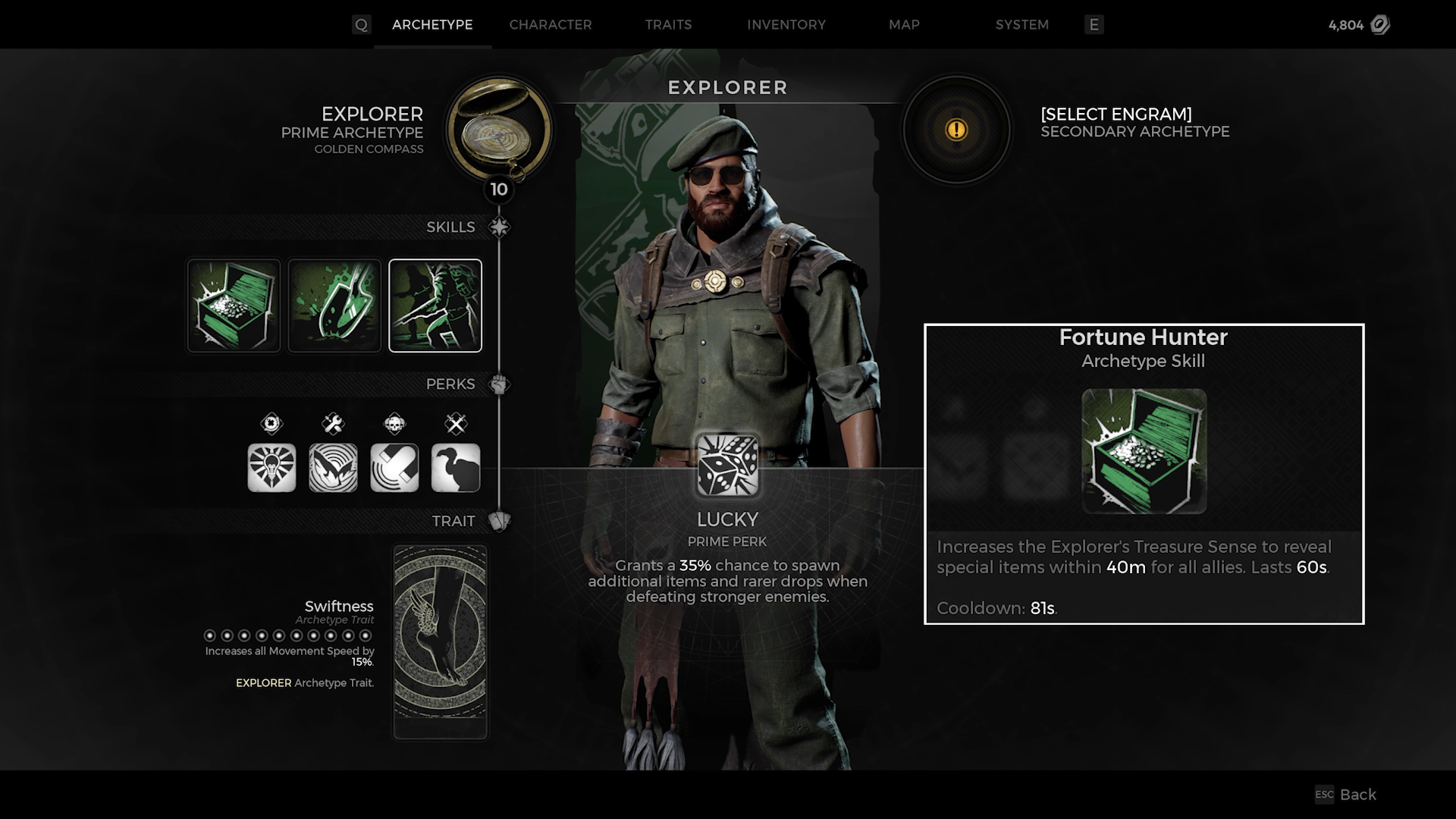Screen dimensions: 1456x819
Task: Select the treasure chest Fortune Hunter skill
Action: [x=234, y=306]
